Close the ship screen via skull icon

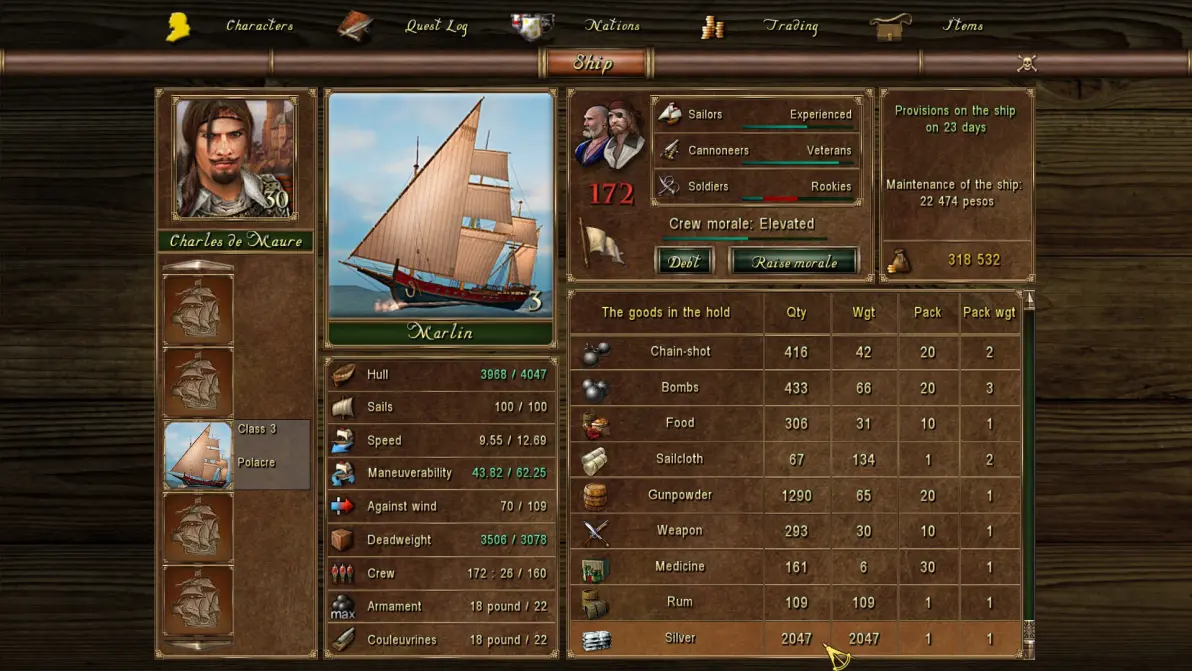pos(1026,64)
